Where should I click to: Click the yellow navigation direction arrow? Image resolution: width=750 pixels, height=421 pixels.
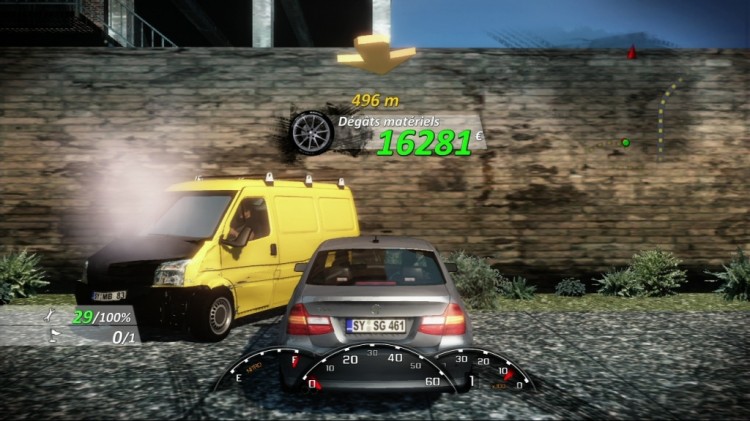click(x=377, y=55)
